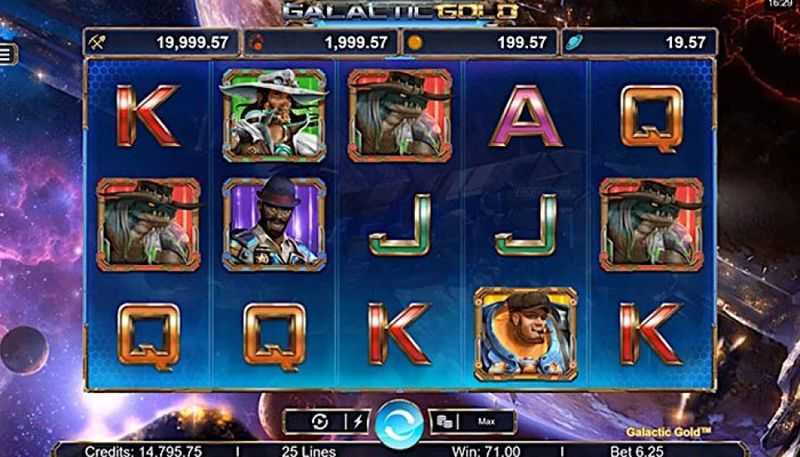The height and width of the screenshot is (457, 800).
Task: Open the hamburger menu
Action: [6, 53]
